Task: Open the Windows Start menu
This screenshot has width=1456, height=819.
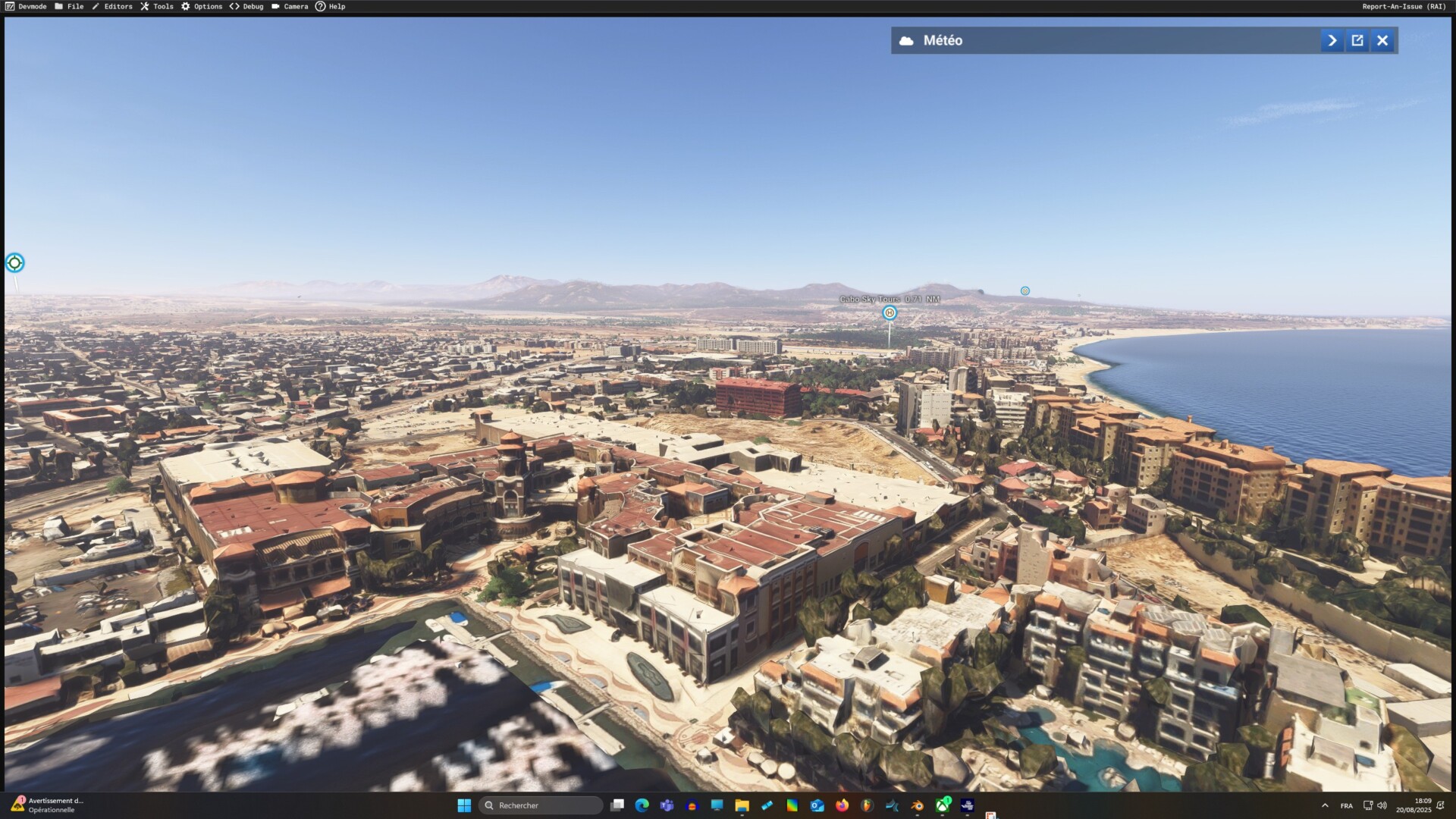Action: [x=464, y=805]
